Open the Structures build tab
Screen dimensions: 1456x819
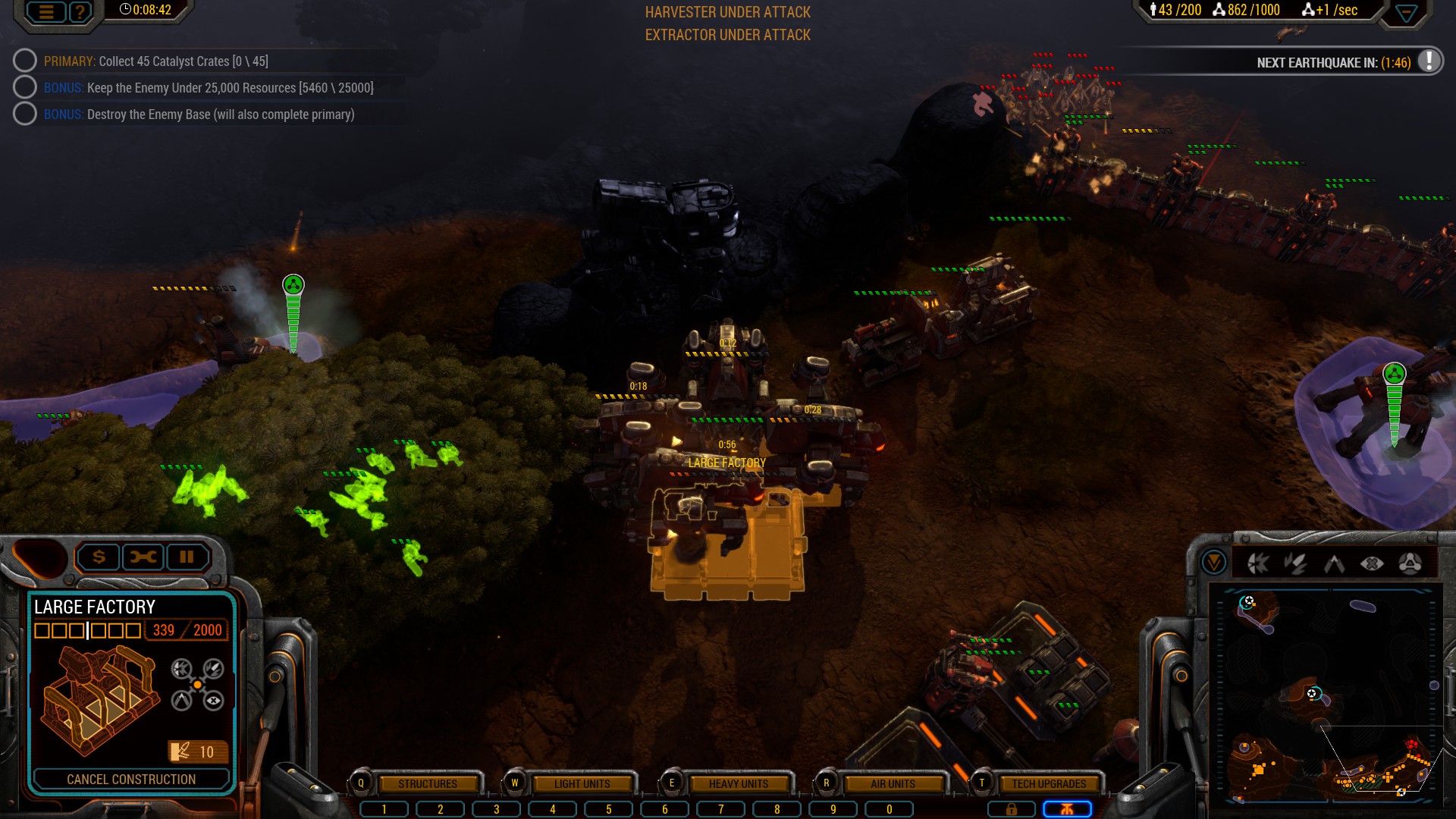tap(428, 783)
